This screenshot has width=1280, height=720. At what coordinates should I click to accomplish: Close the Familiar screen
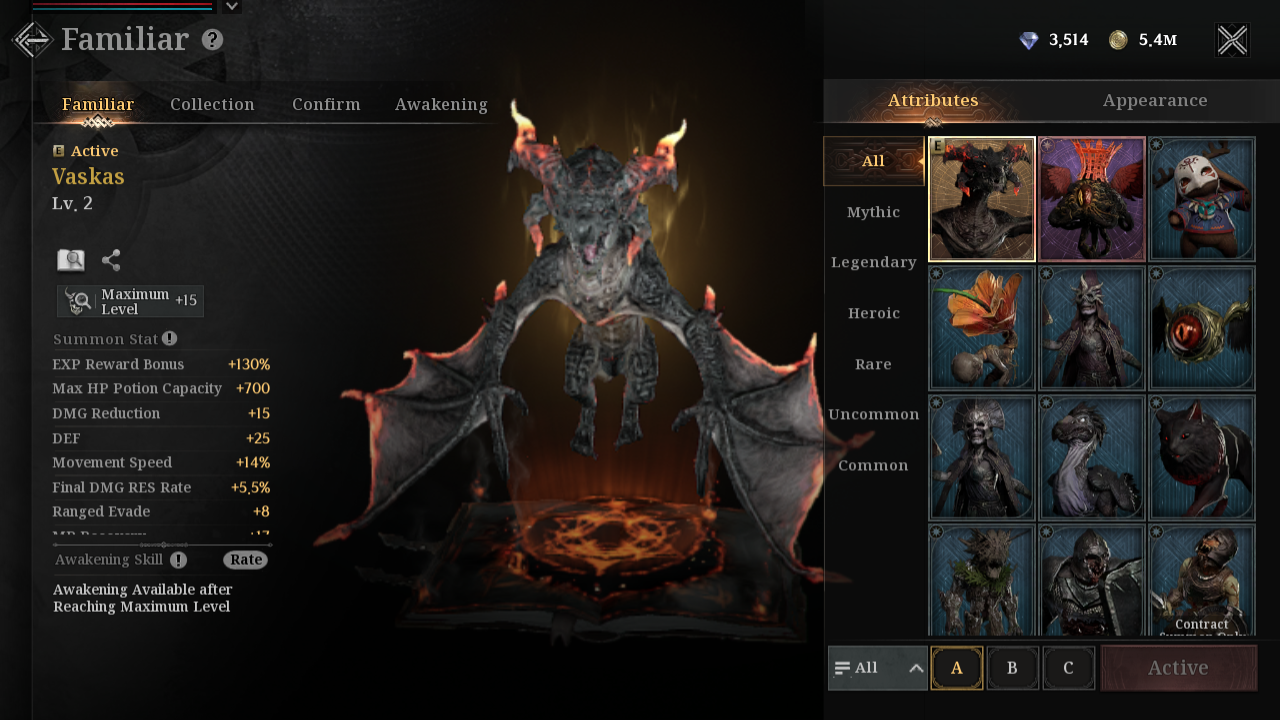1232,40
